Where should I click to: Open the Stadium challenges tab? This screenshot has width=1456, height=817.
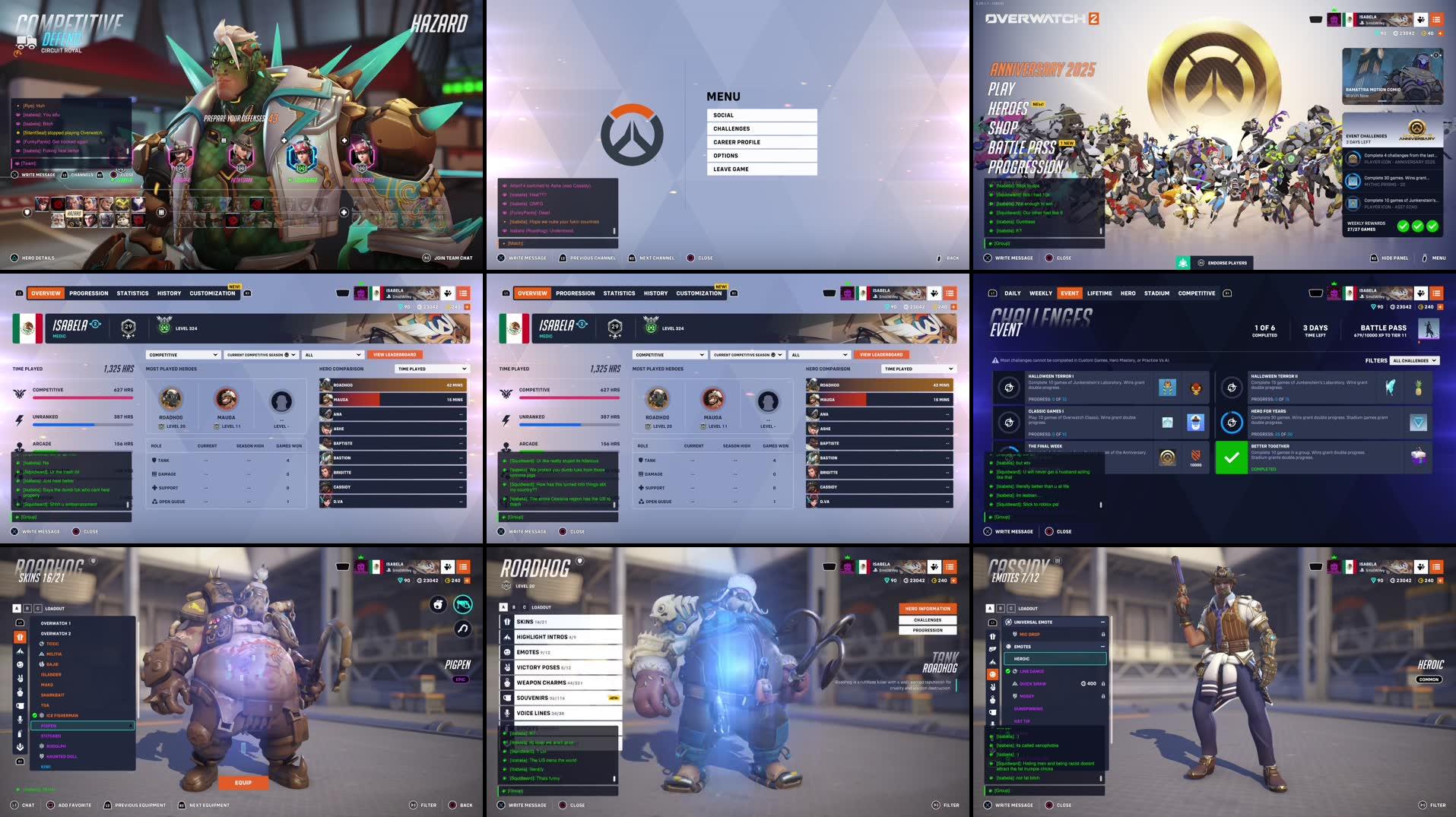tap(1156, 293)
